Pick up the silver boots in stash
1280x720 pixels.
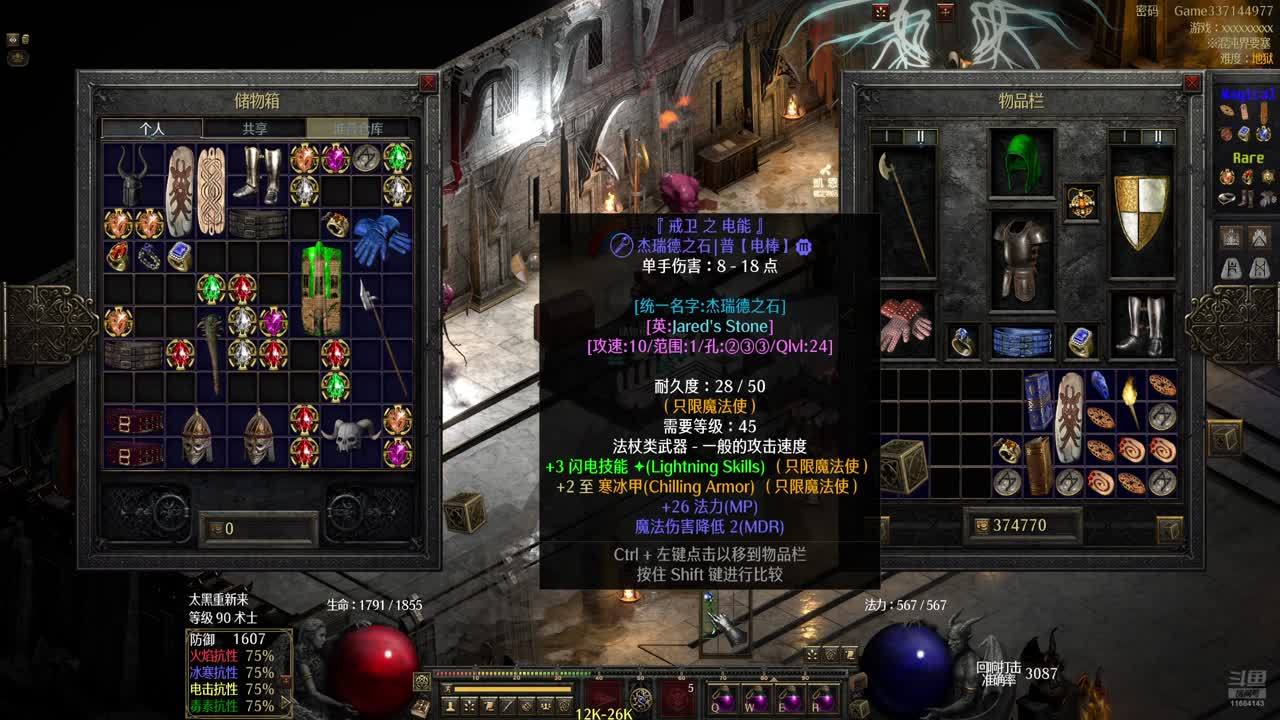pos(257,173)
